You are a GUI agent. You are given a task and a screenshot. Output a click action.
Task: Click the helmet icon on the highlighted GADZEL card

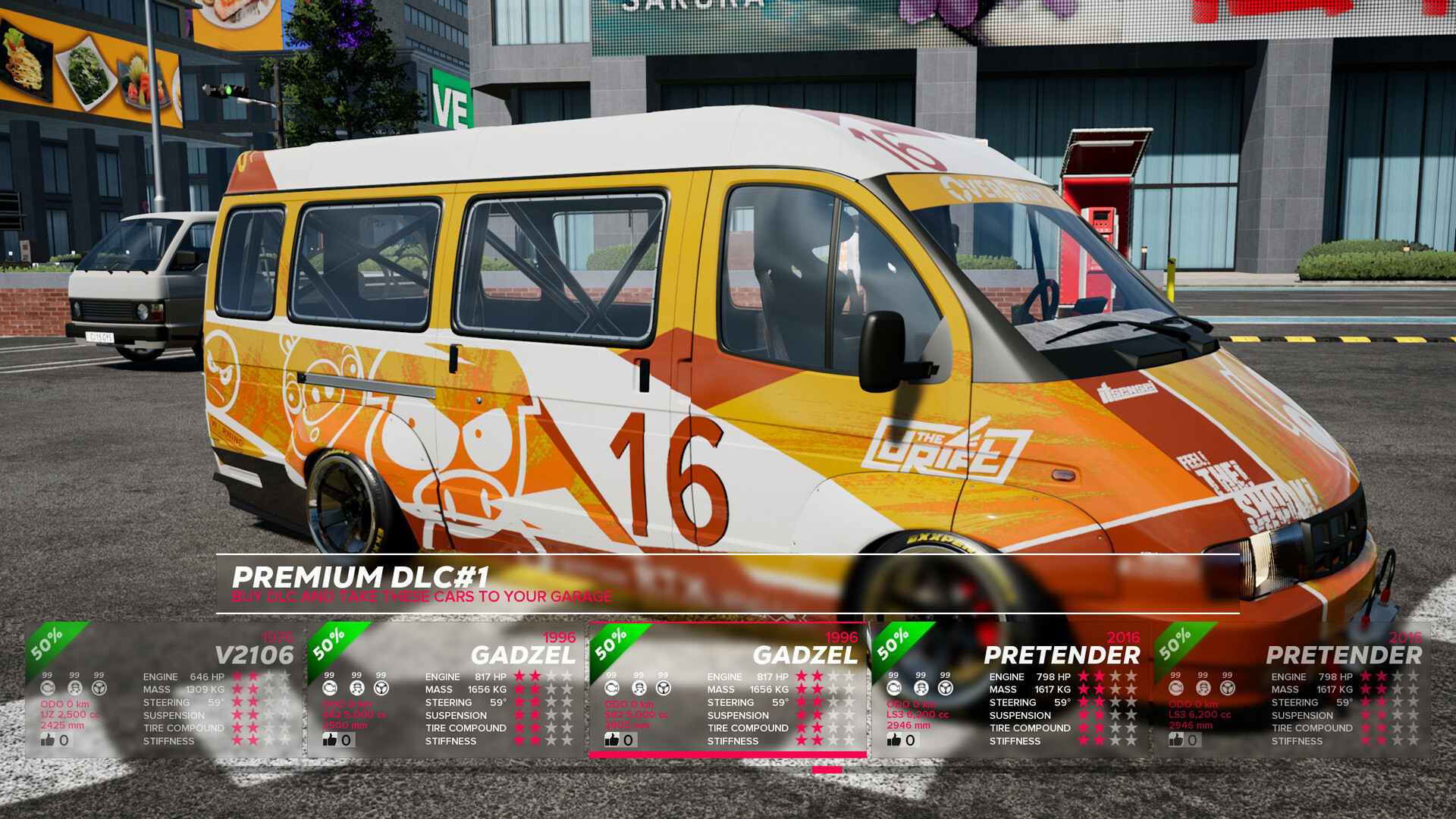[x=638, y=687]
